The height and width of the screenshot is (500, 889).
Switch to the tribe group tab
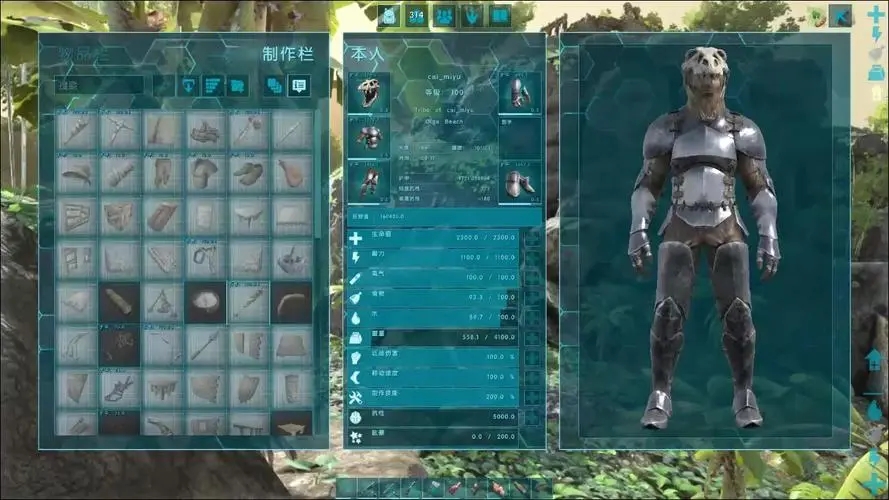(x=444, y=15)
